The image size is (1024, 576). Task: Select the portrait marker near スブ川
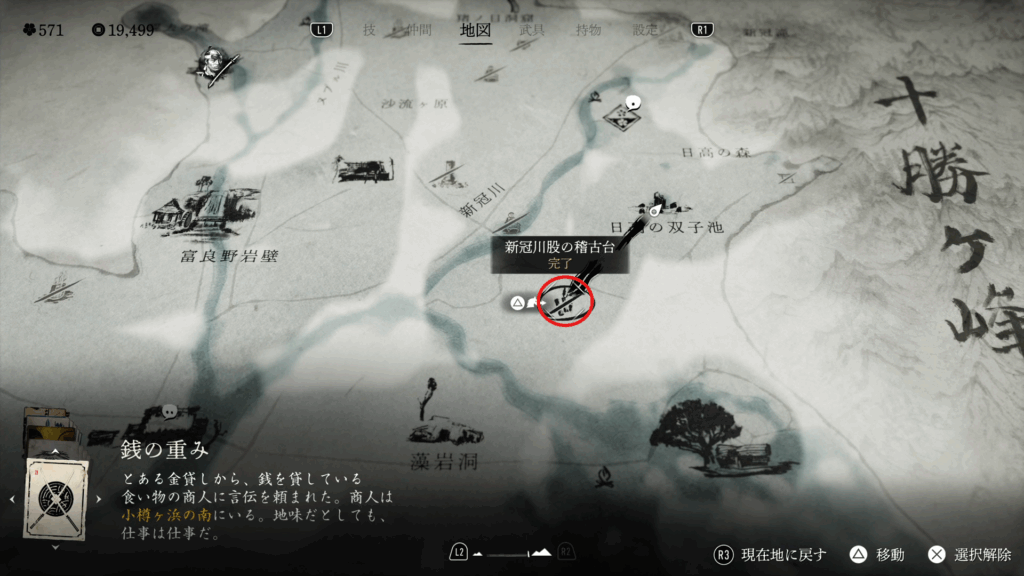211,63
